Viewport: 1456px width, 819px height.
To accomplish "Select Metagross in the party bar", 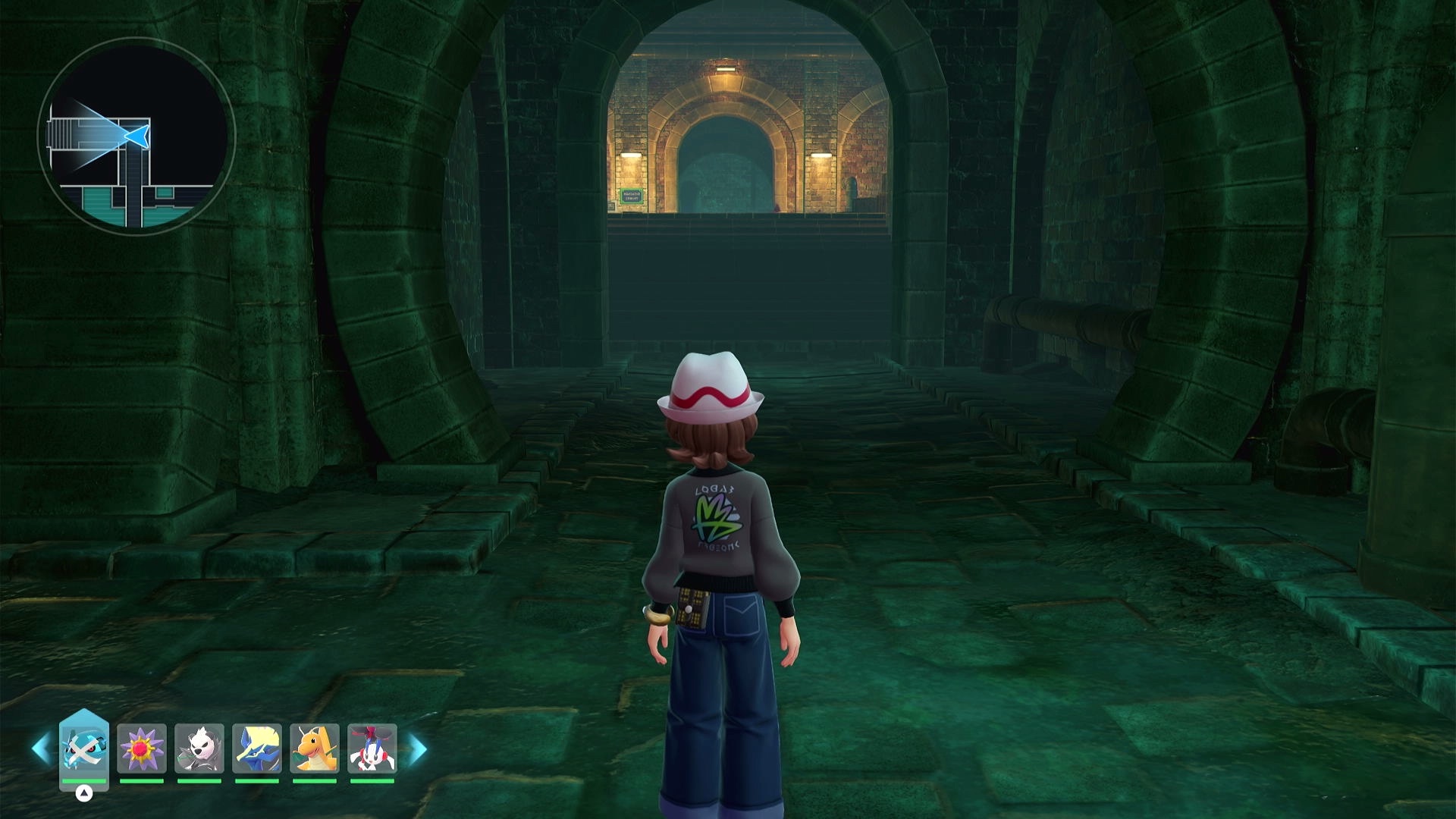I will [x=83, y=747].
